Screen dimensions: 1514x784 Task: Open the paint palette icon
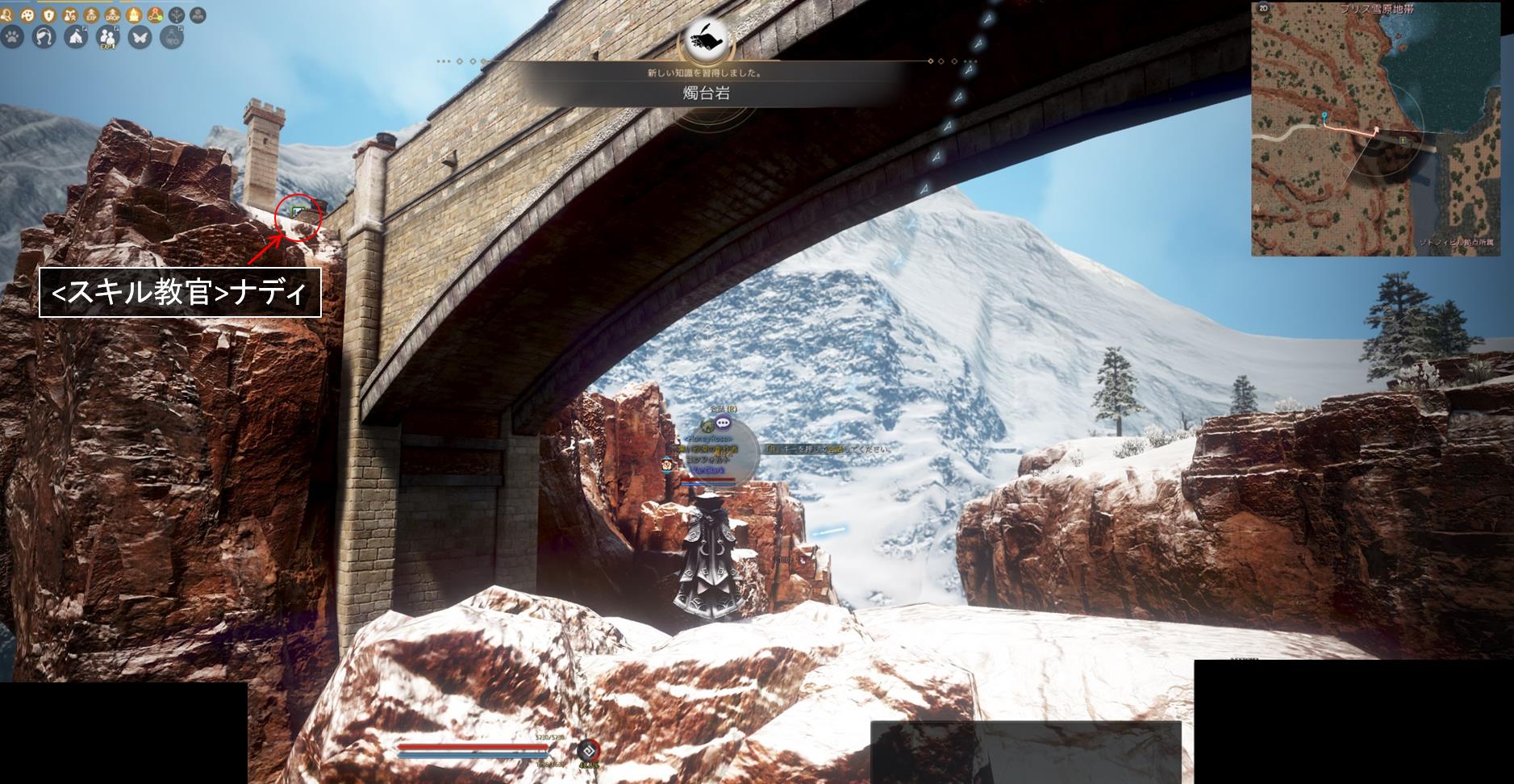[27, 15]
